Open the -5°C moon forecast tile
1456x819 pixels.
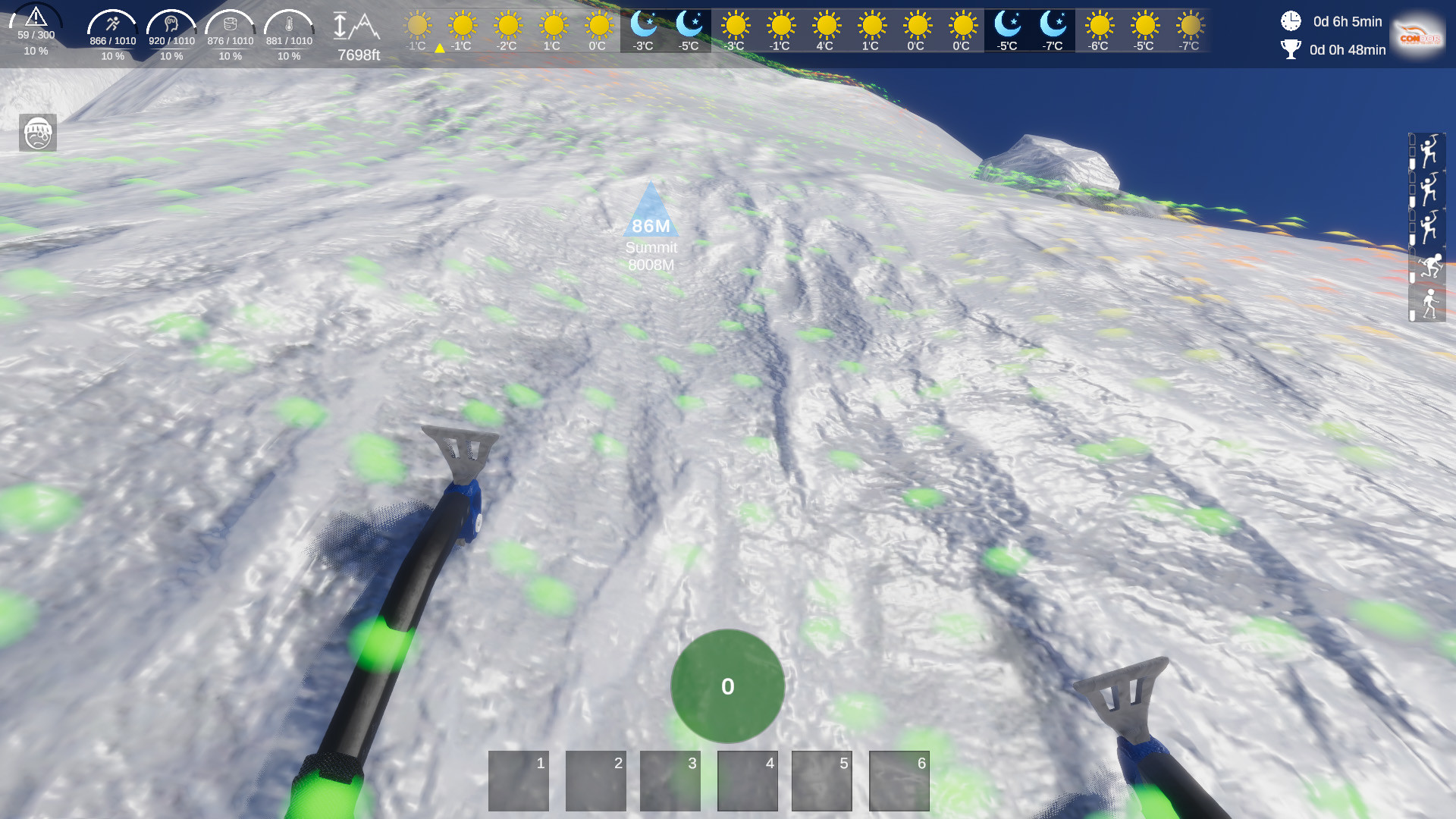coord(688,30)
